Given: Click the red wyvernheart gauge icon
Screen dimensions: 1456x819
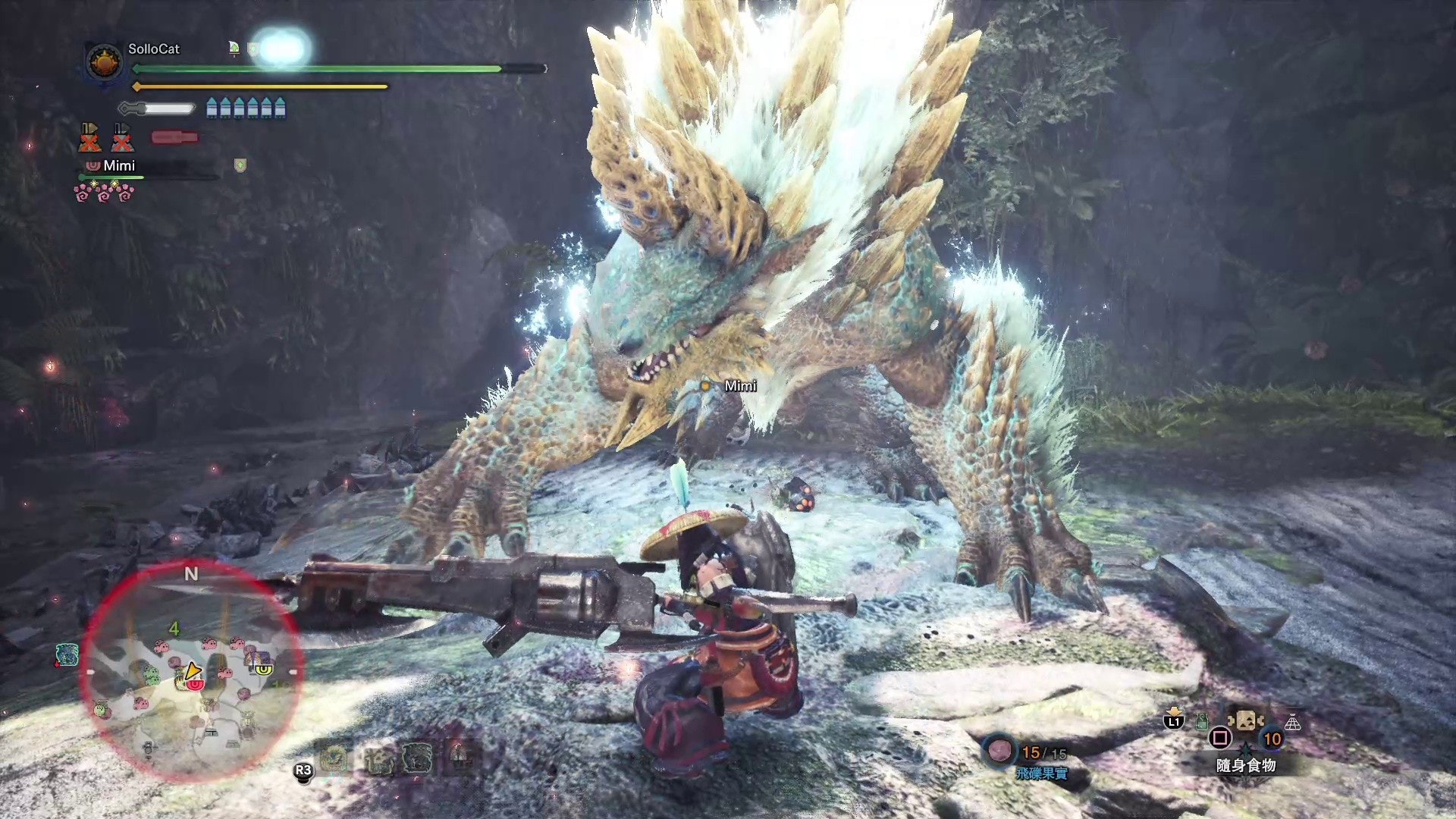Looking at the screenshot, I should click(174, 137).
